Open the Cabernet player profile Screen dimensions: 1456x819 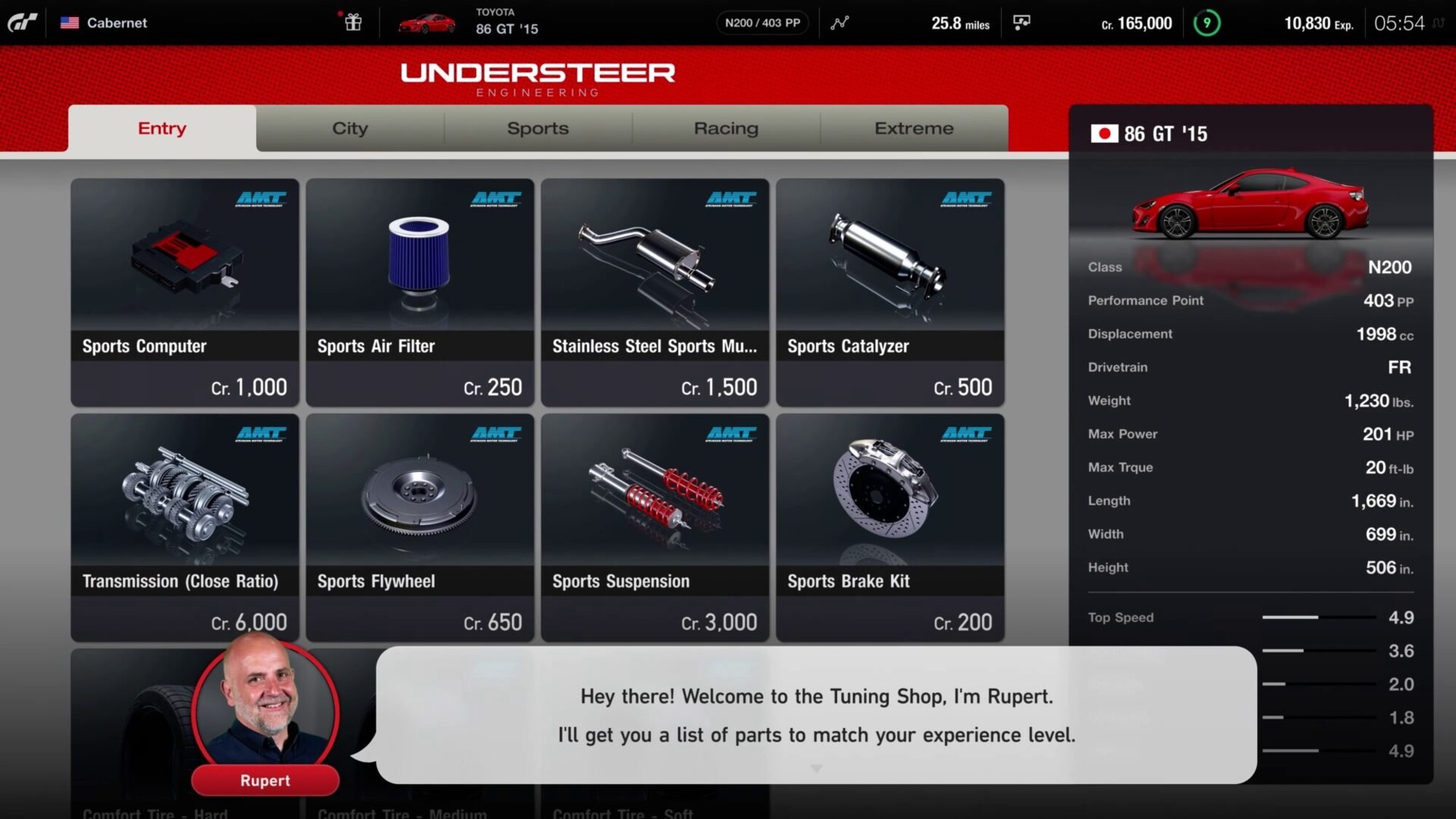click(x=104, y=23)
